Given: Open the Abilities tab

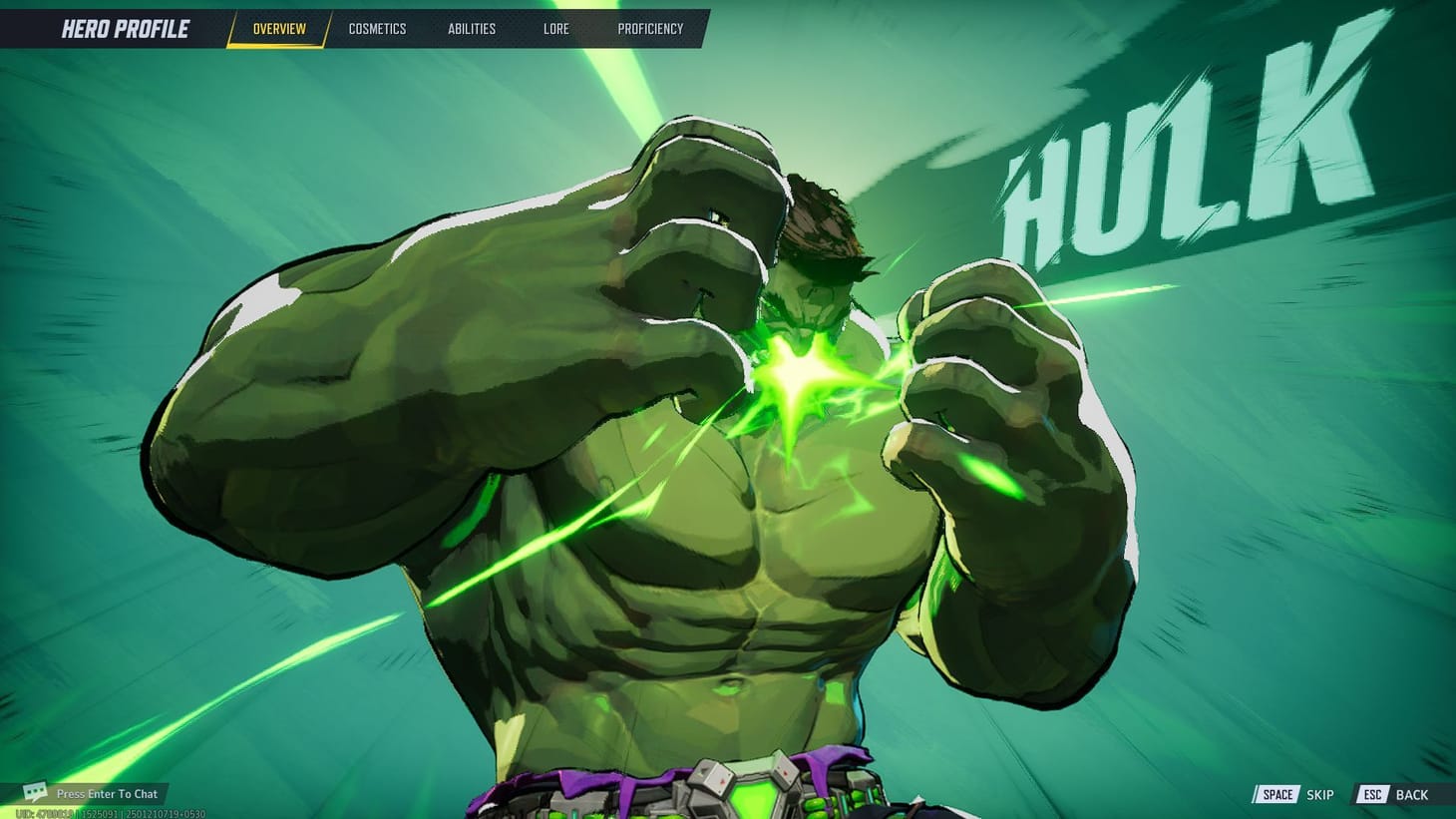Looking at the screenshot, I should 471,28.
